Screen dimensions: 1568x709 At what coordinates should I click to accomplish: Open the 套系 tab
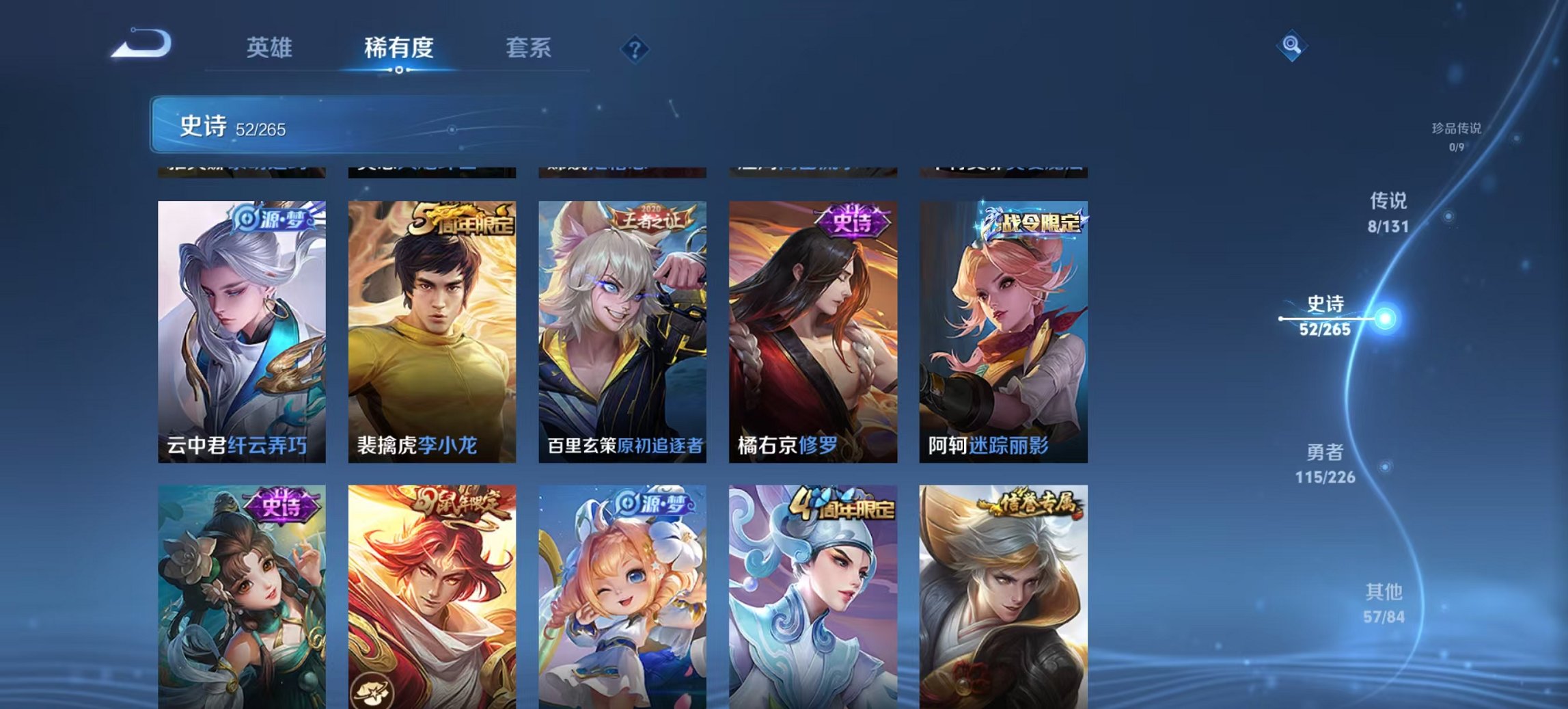[x=528, y=48]
